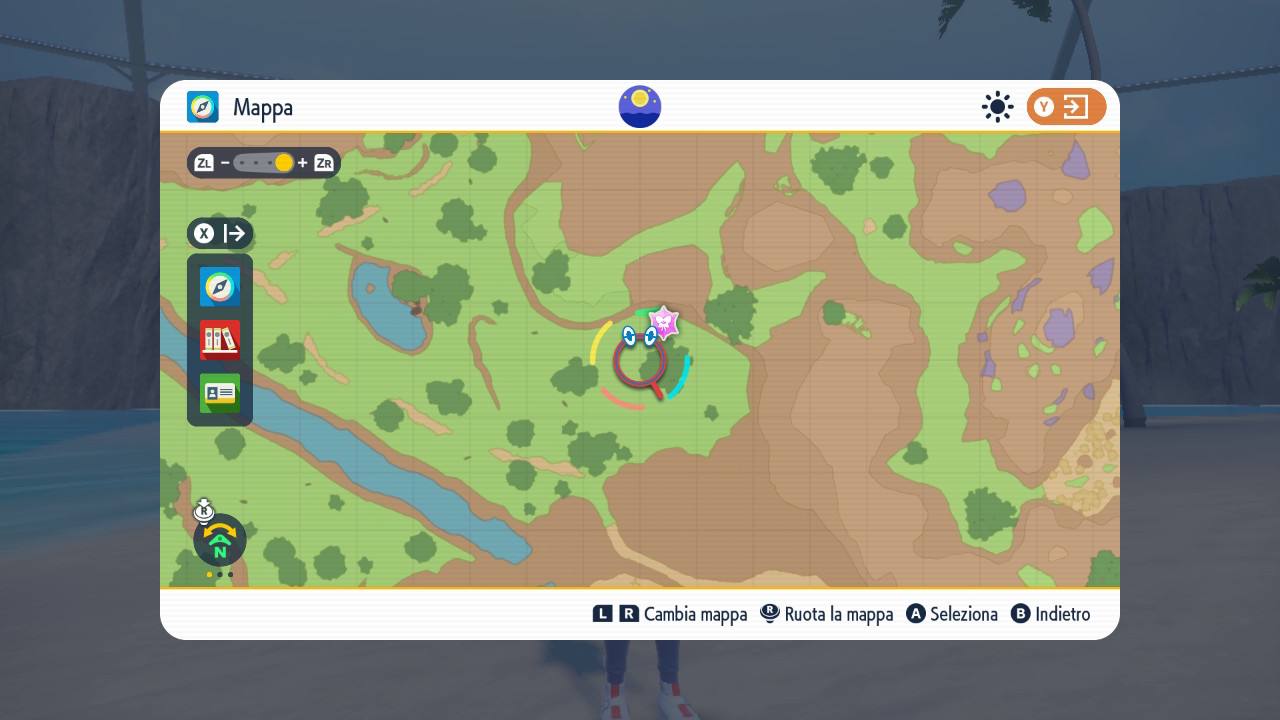Click the orange Y exit badge top right
Image resolution: width=1280 pixels, height=720 pixels.
point(1066,106)
